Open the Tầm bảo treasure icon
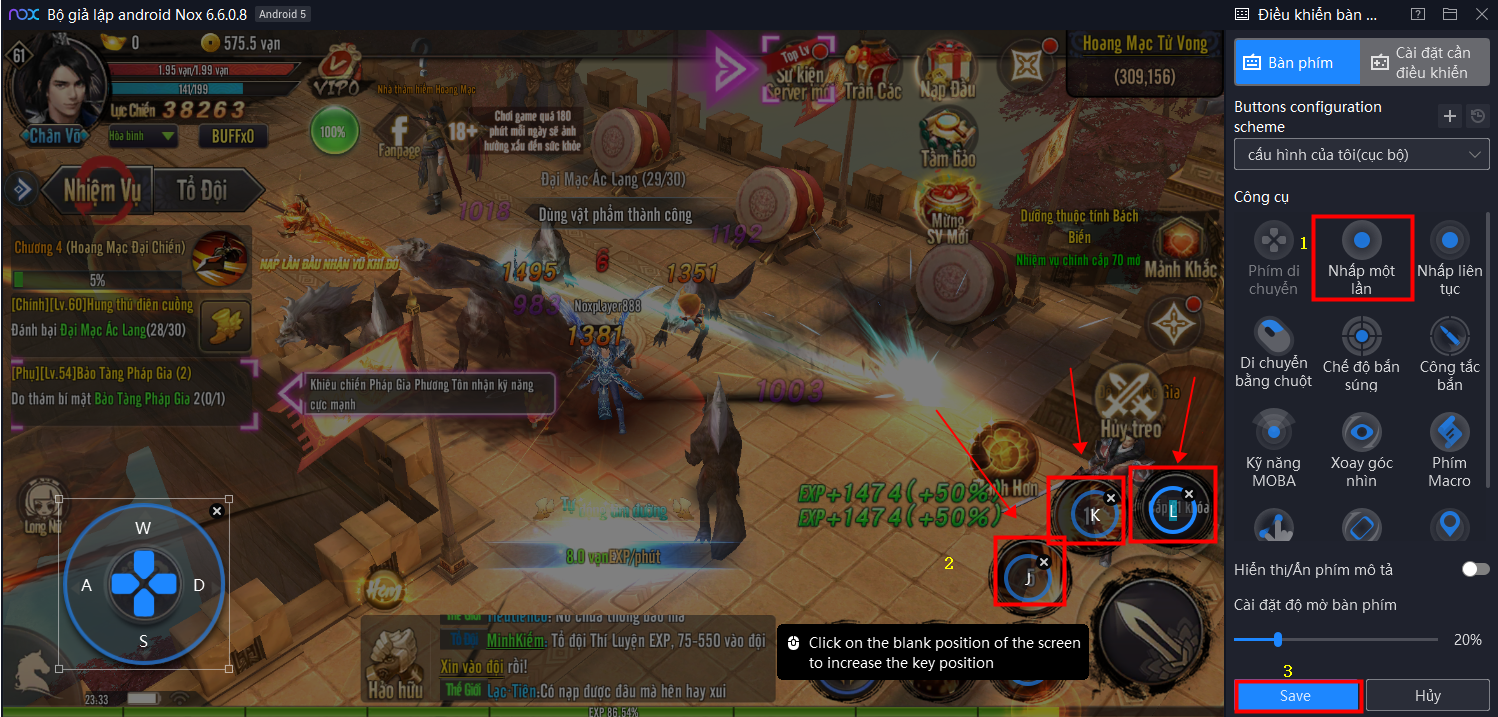 [947, 138]
